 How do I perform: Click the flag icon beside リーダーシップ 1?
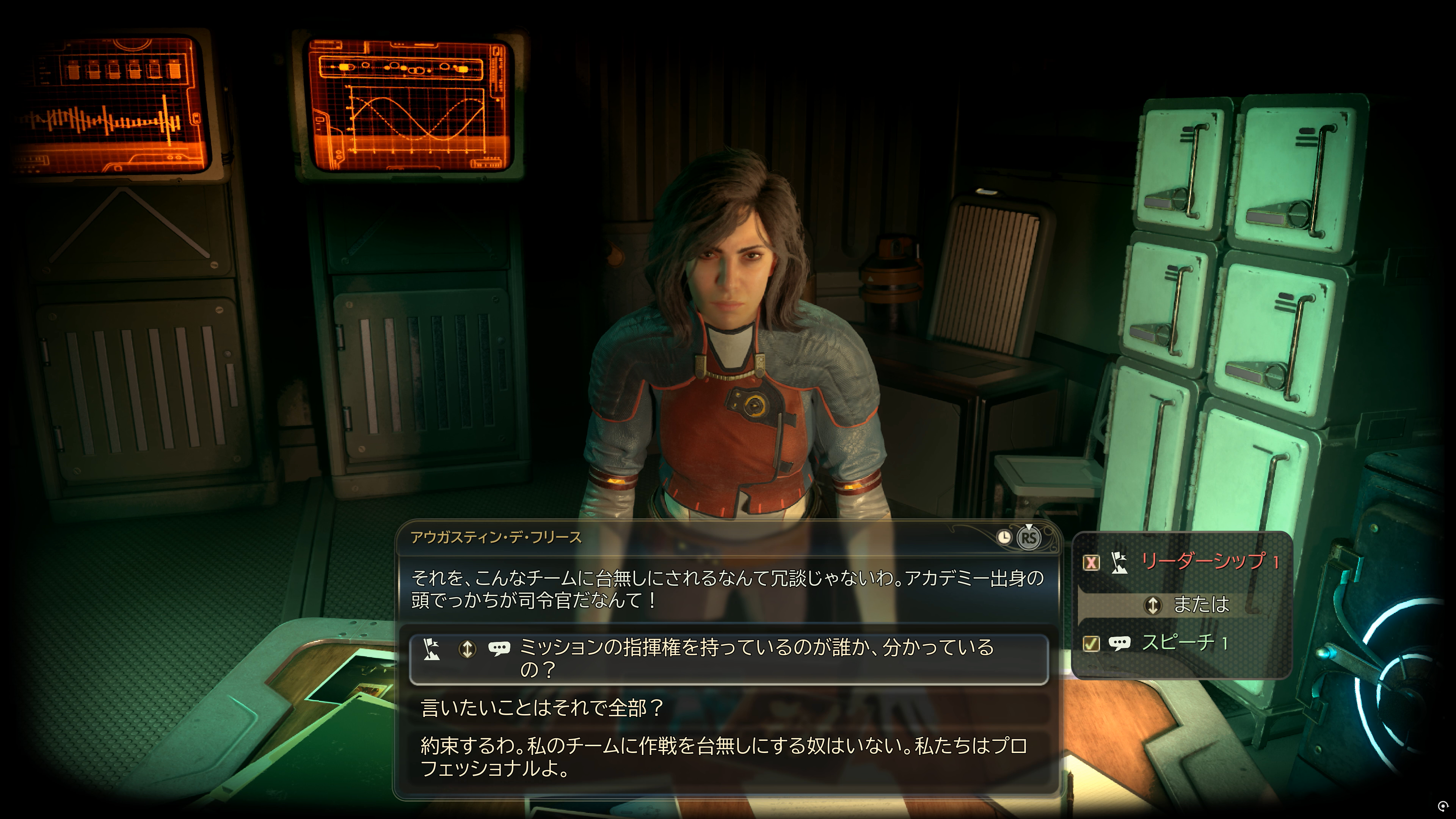point(1120,563)
